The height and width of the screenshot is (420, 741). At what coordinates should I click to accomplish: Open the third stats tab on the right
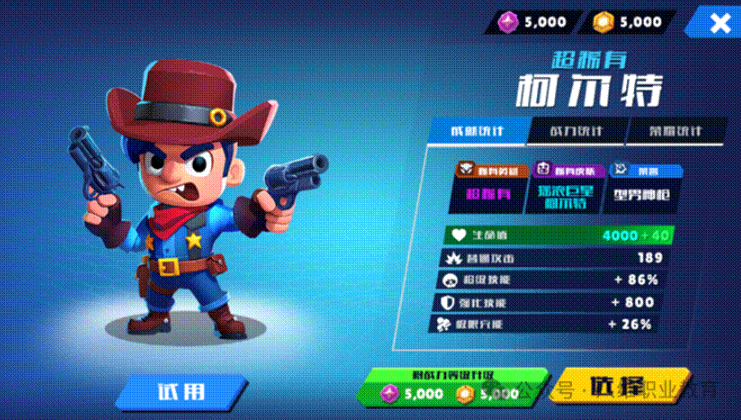668,131
